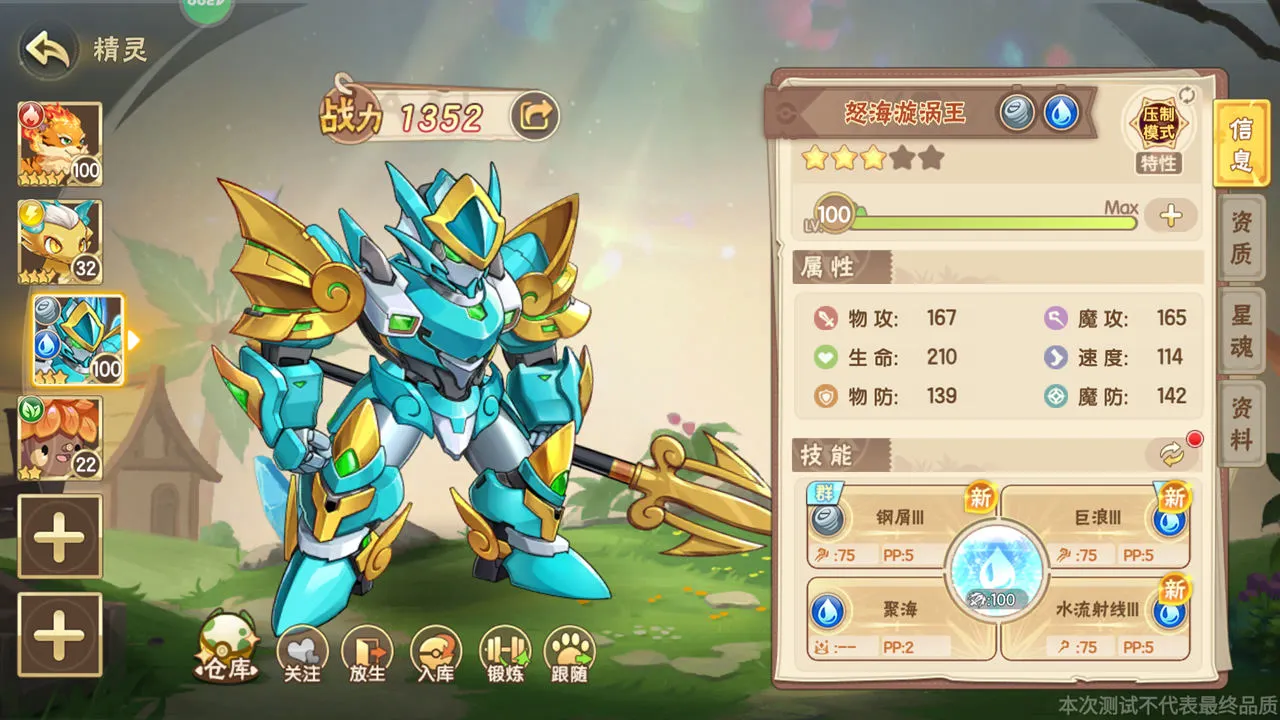Viewport: 1280px width, 720px height.
Task: Open the 资料 tab
Action: pos(1241,421)
